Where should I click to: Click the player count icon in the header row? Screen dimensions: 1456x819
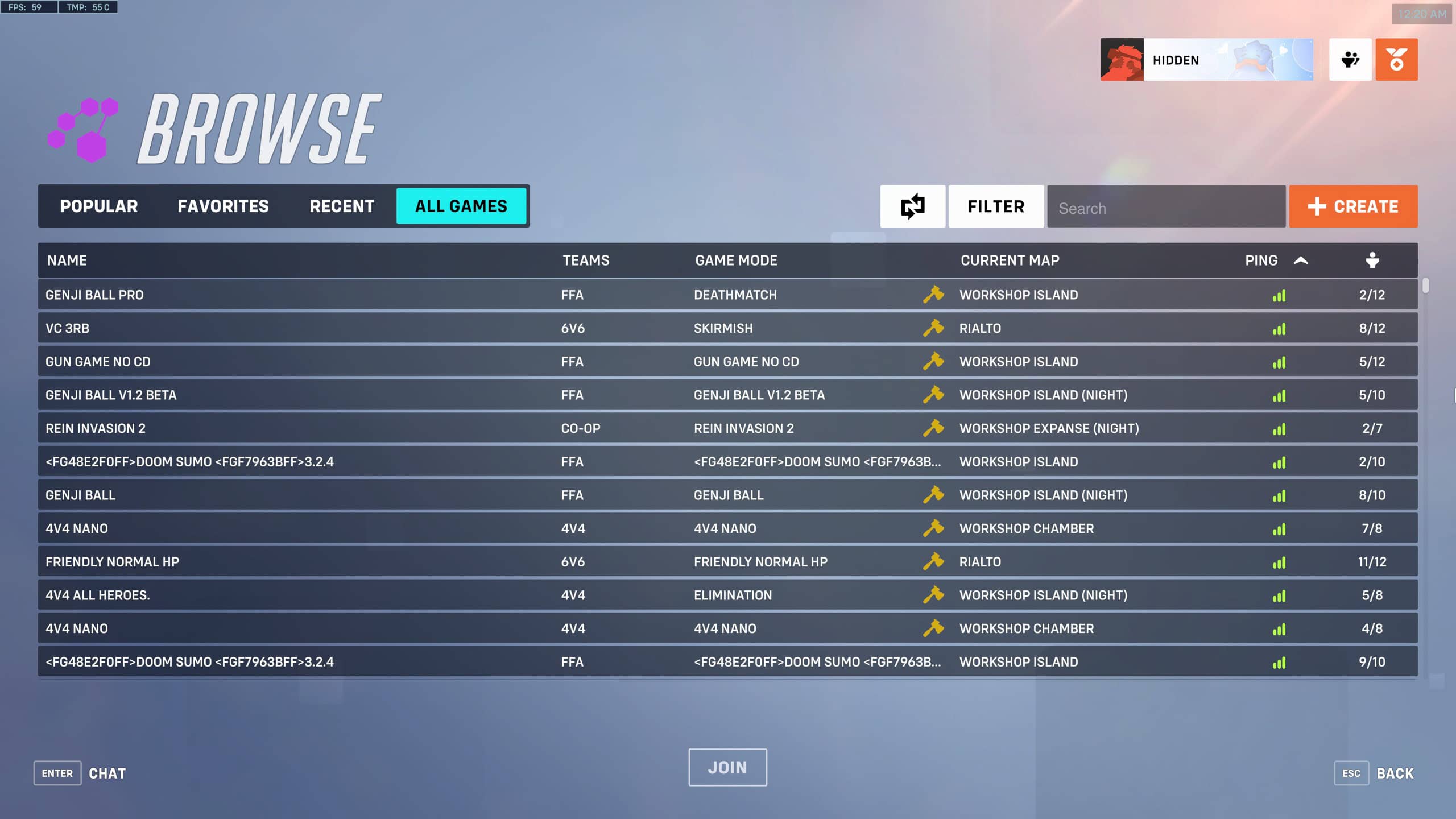(x=1372, y=260)
